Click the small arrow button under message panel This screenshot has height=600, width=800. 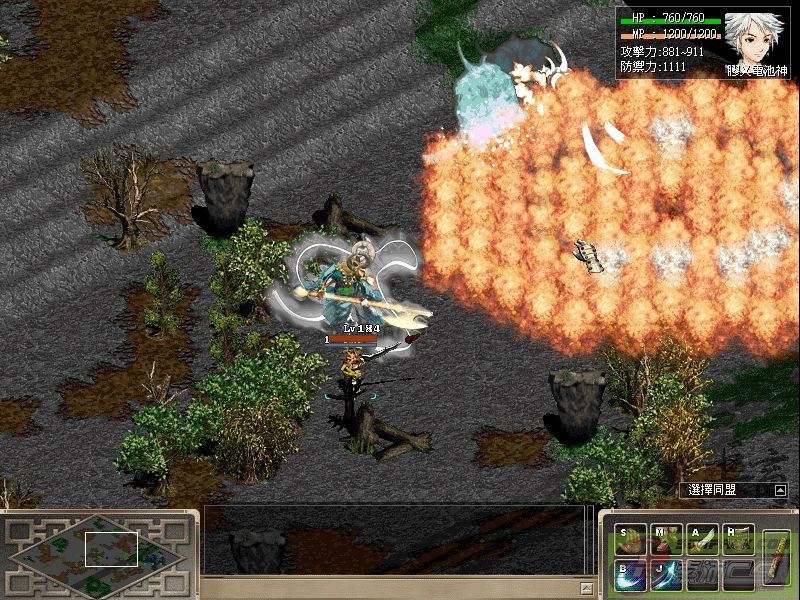[586, 586]
